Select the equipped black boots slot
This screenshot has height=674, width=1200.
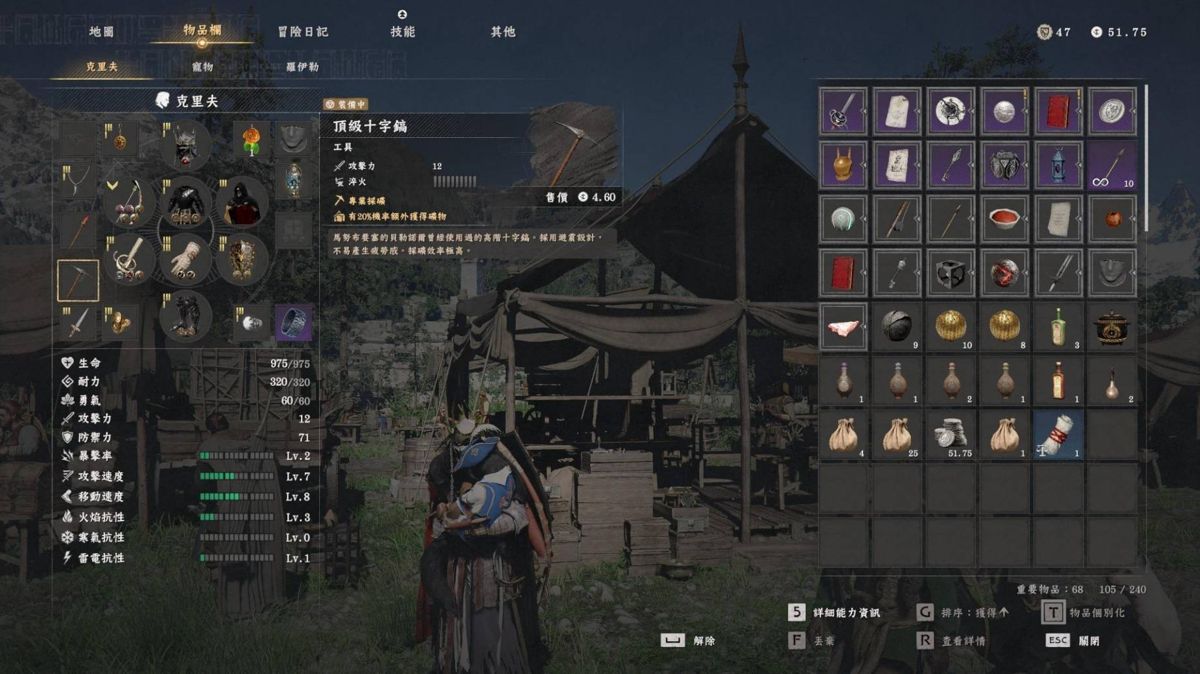click(186, 316)
